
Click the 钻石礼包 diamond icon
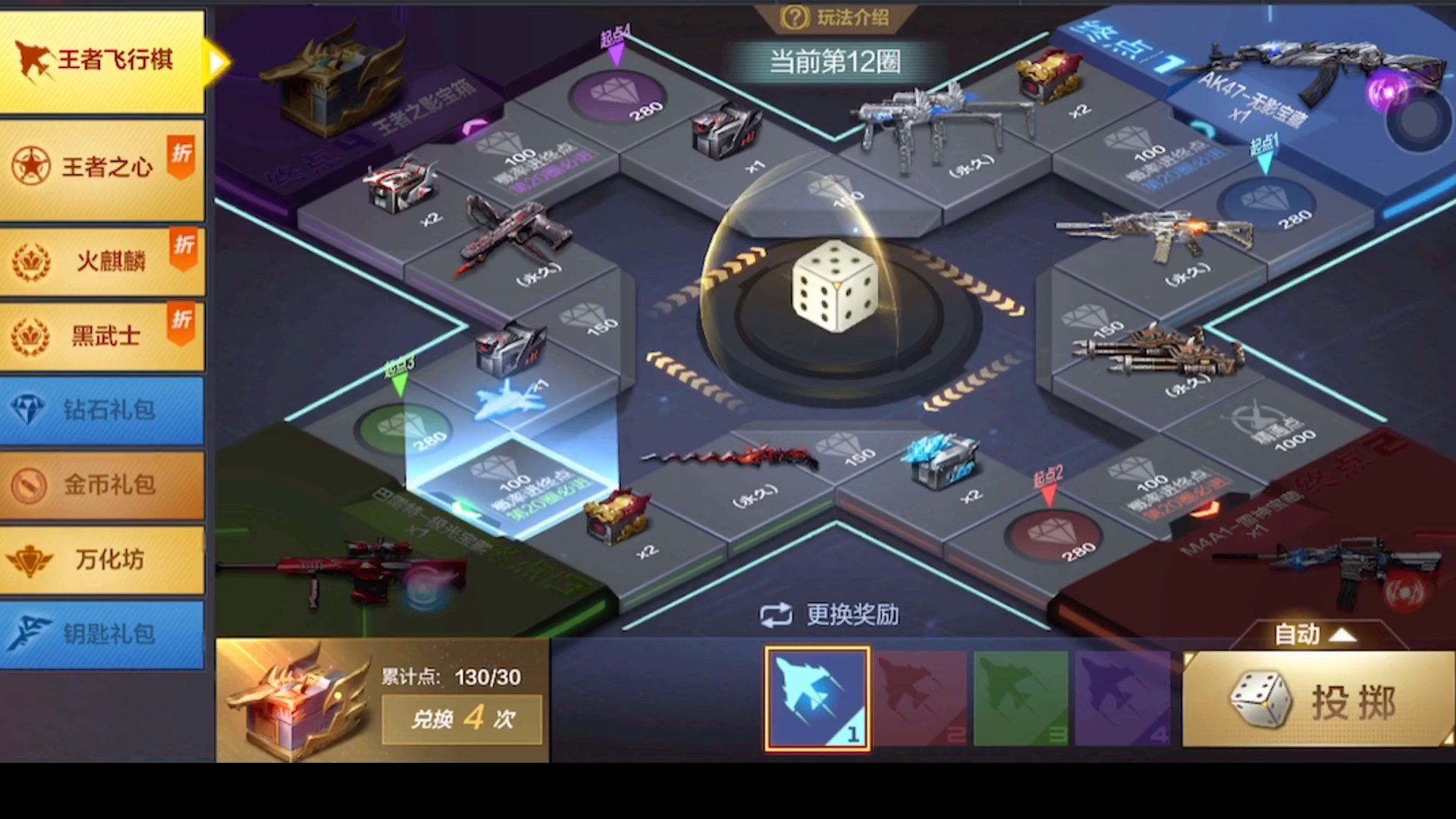[x=30, y=410]
